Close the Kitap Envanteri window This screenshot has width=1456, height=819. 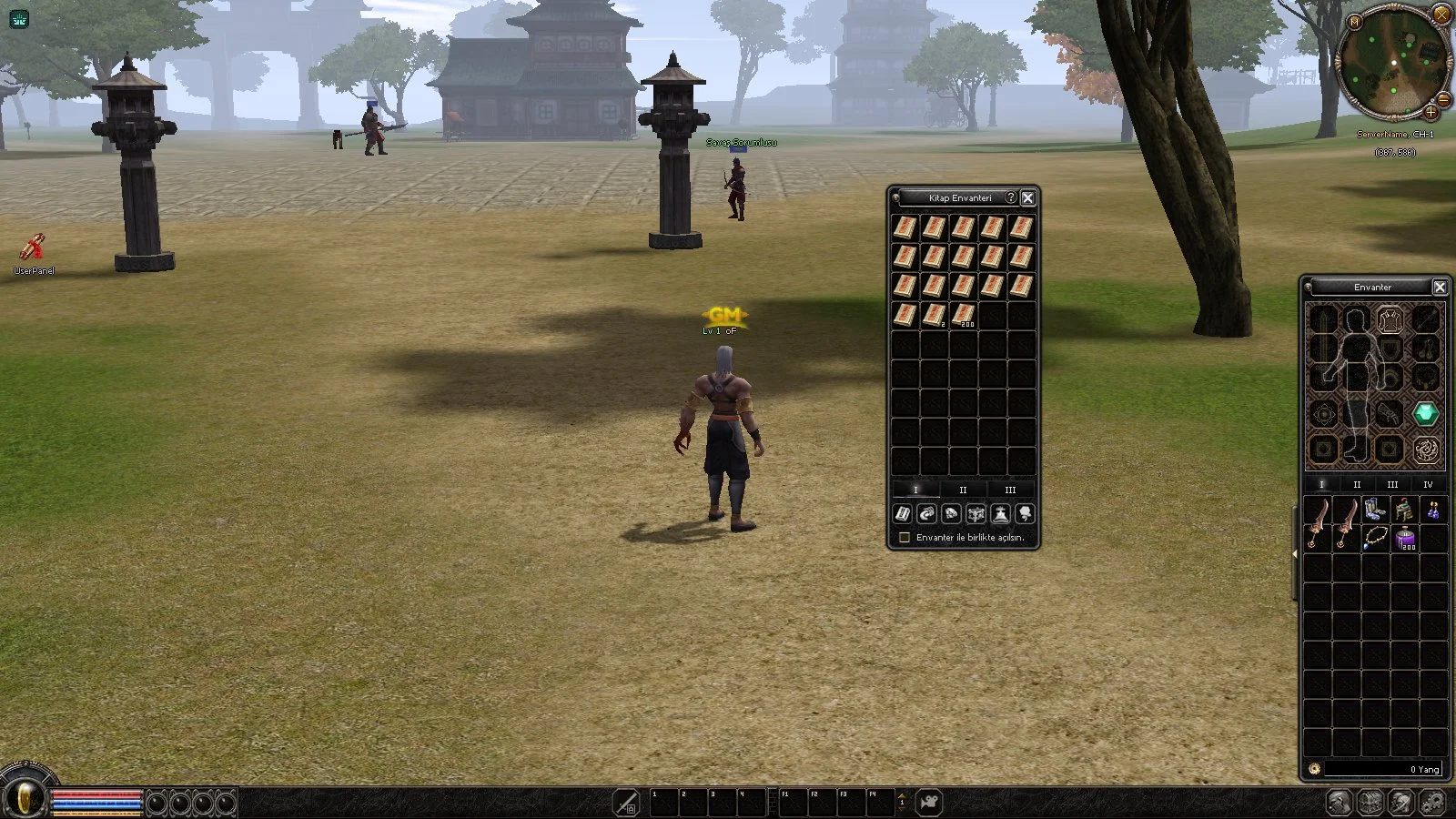coord(1027,197)
